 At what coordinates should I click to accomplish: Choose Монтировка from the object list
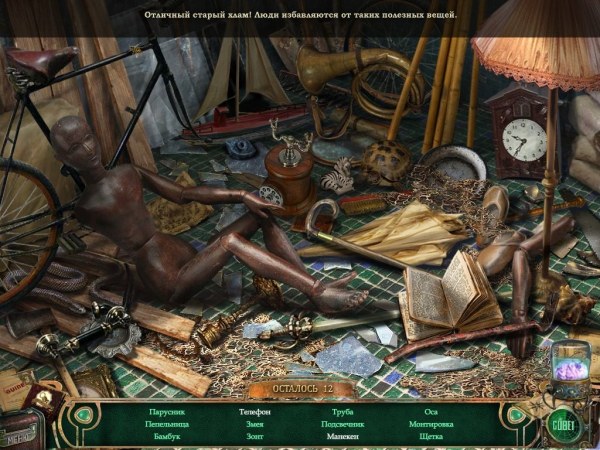[431, 424]
